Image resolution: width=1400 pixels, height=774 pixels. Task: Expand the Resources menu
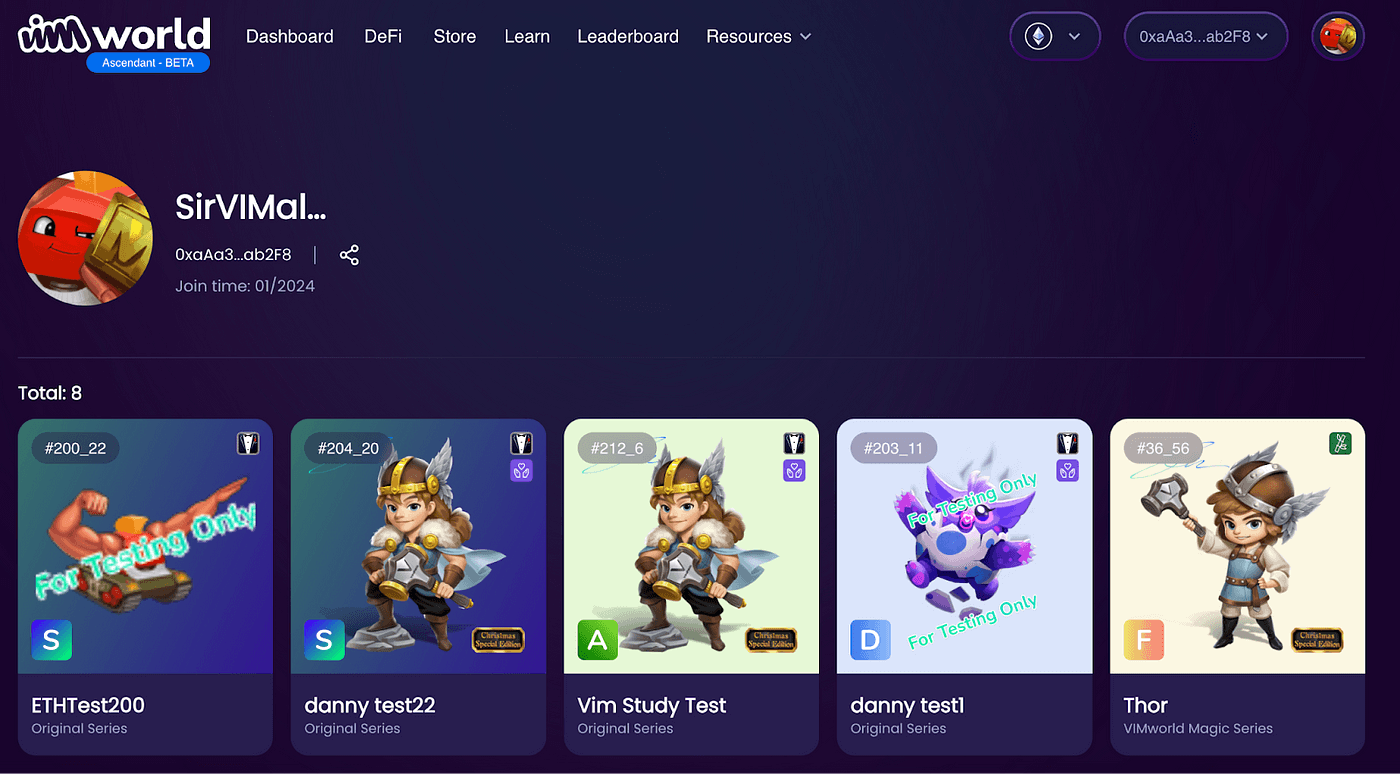coord(758,36)
